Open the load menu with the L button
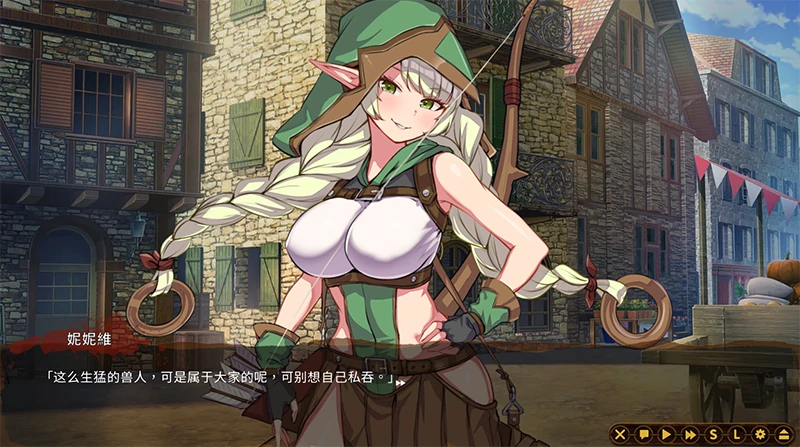Image resolution: width=800 pixels, height=447 pixels. coord(736,434)
